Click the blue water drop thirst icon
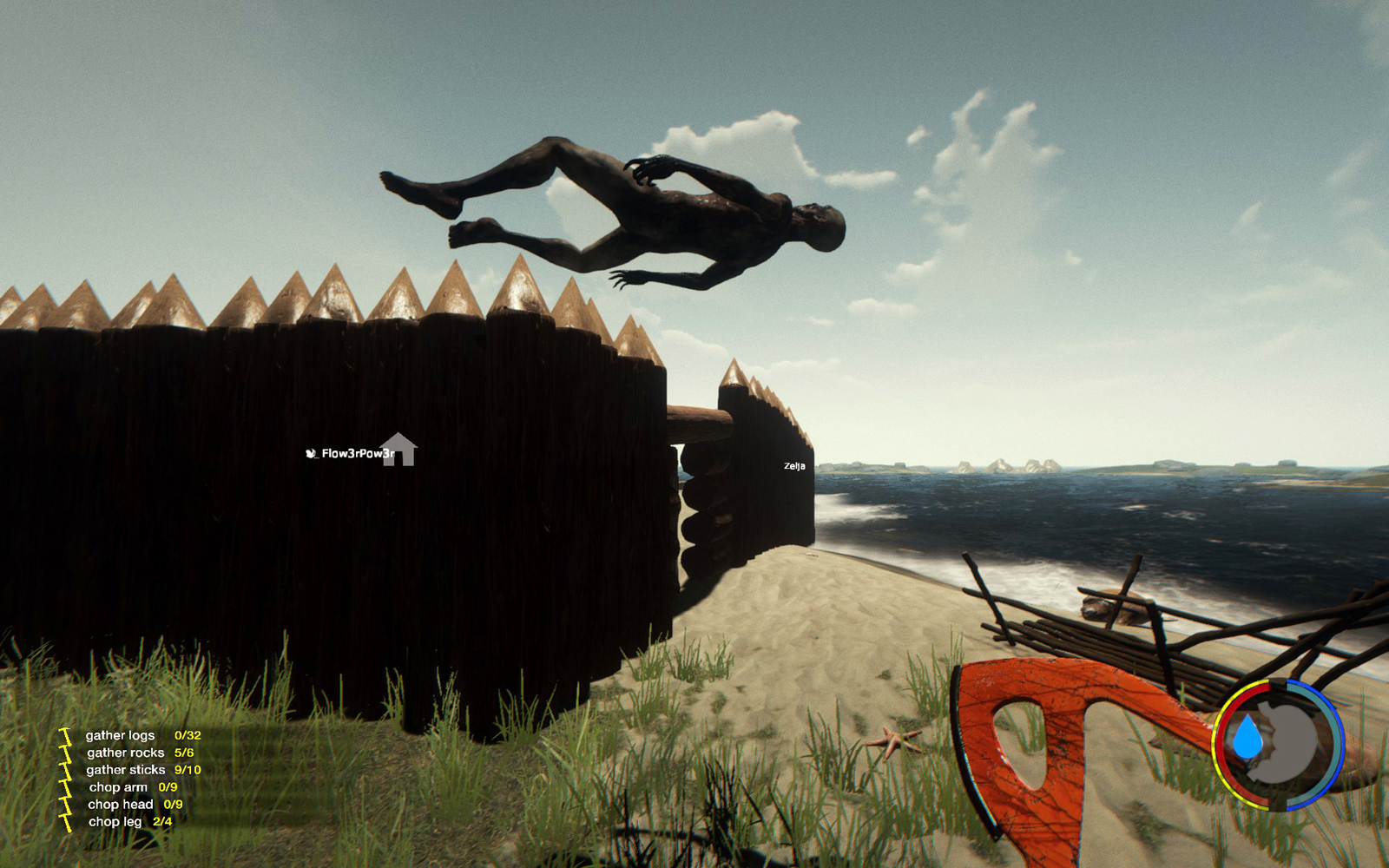Screen dimensions: 1389x868 pos(1248,736)
